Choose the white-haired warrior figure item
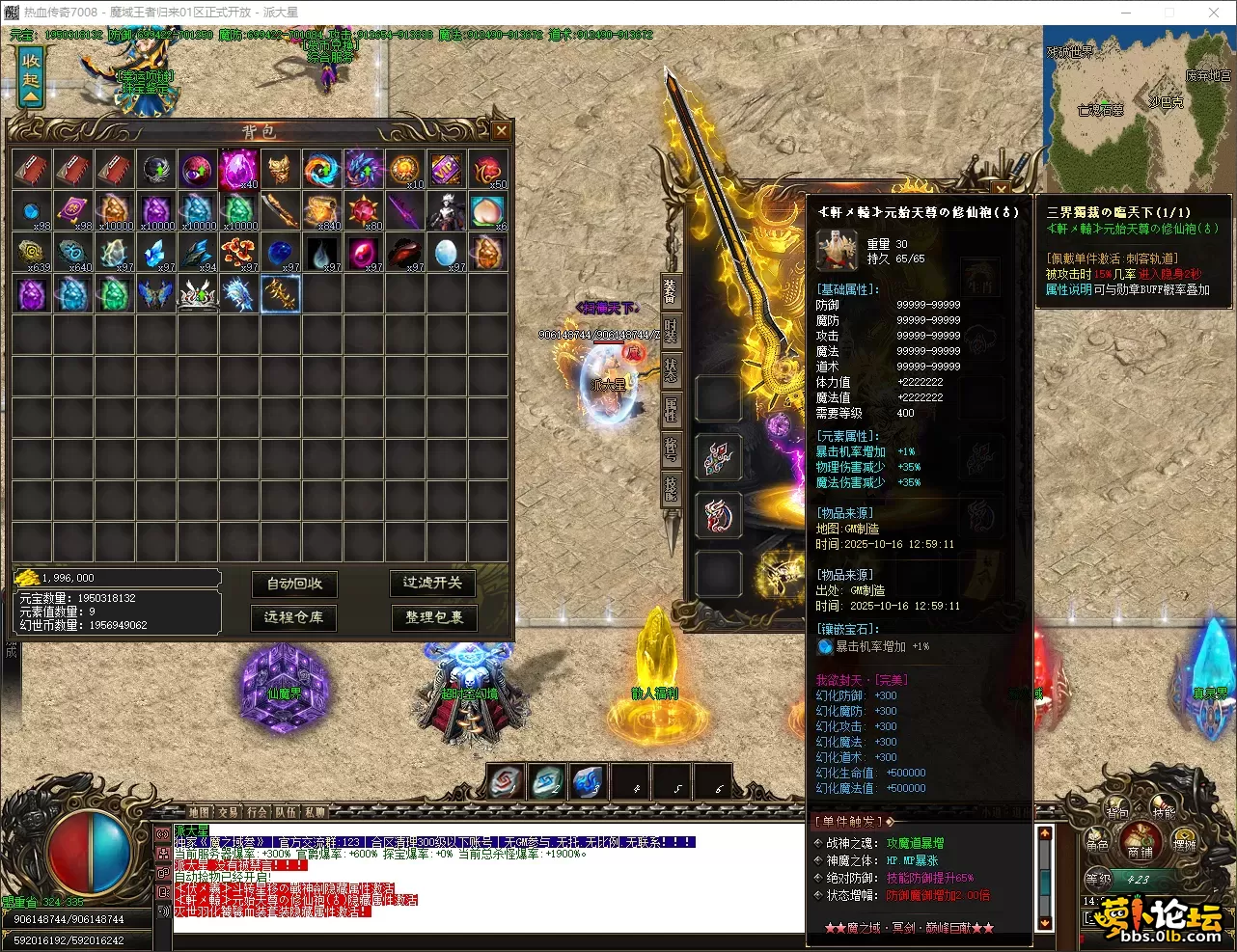Screen dimensions: 1237x952 tap(446, 210)
